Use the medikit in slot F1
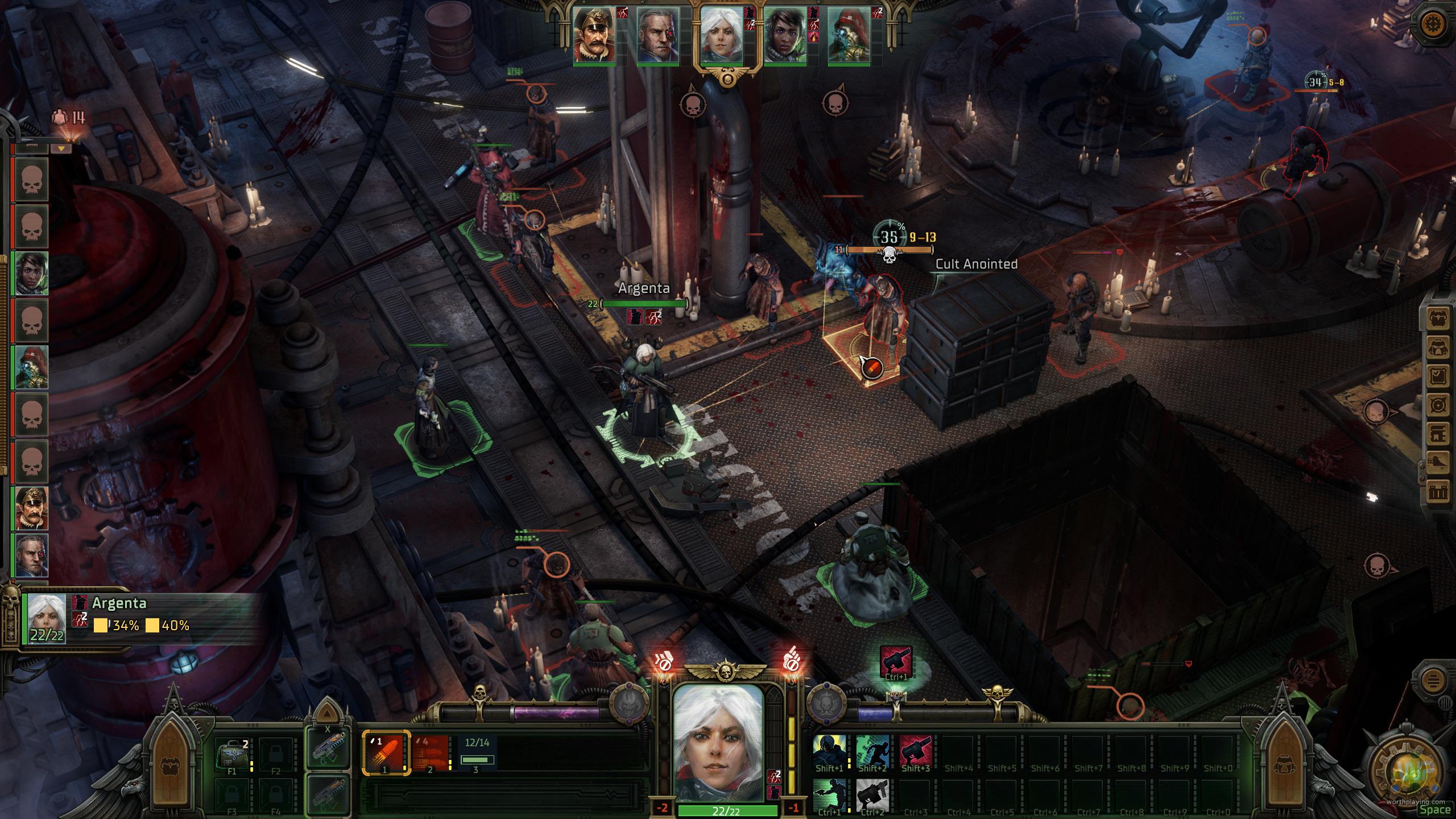The width and height of the screenshot is (1456, 819). click(232, 754)
